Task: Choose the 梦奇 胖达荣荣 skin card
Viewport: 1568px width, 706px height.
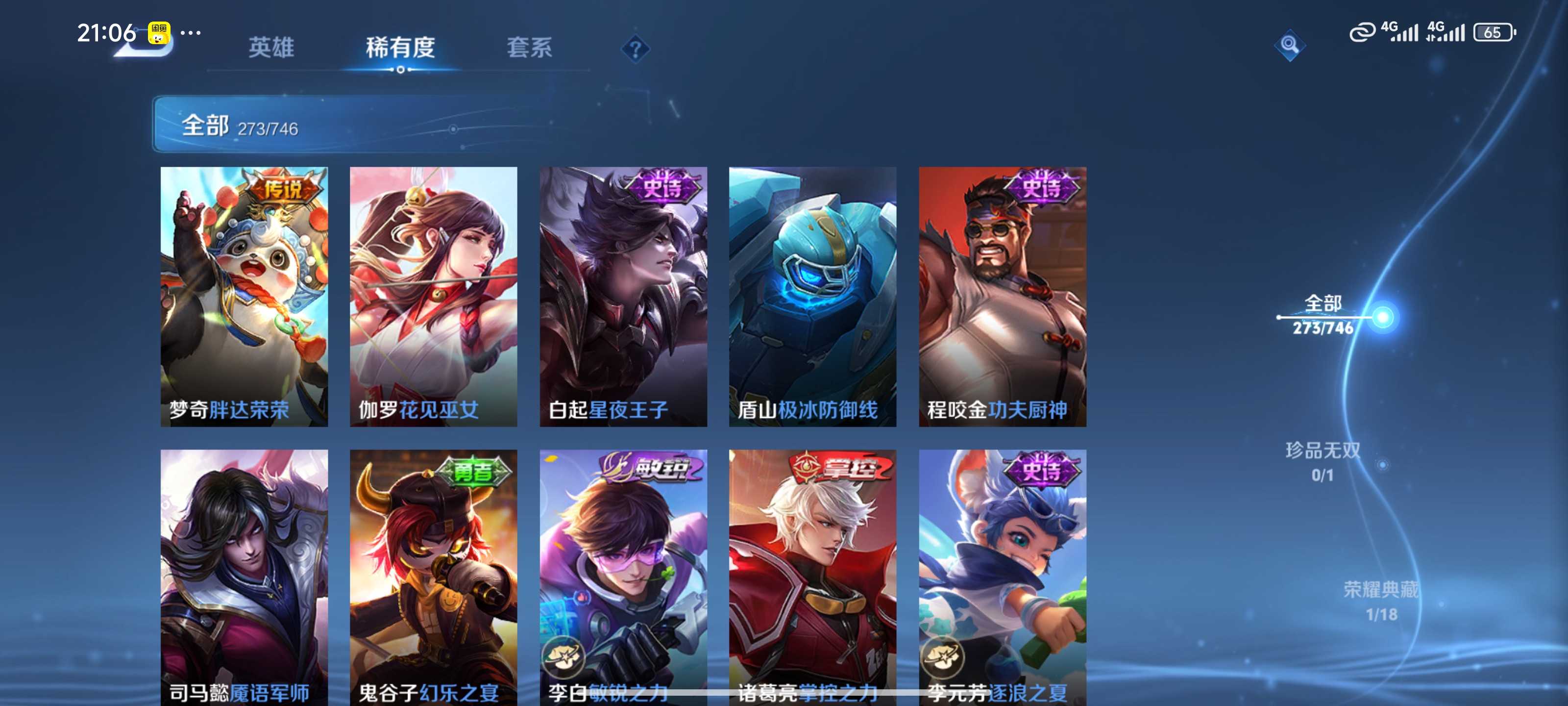Action: 244,296
